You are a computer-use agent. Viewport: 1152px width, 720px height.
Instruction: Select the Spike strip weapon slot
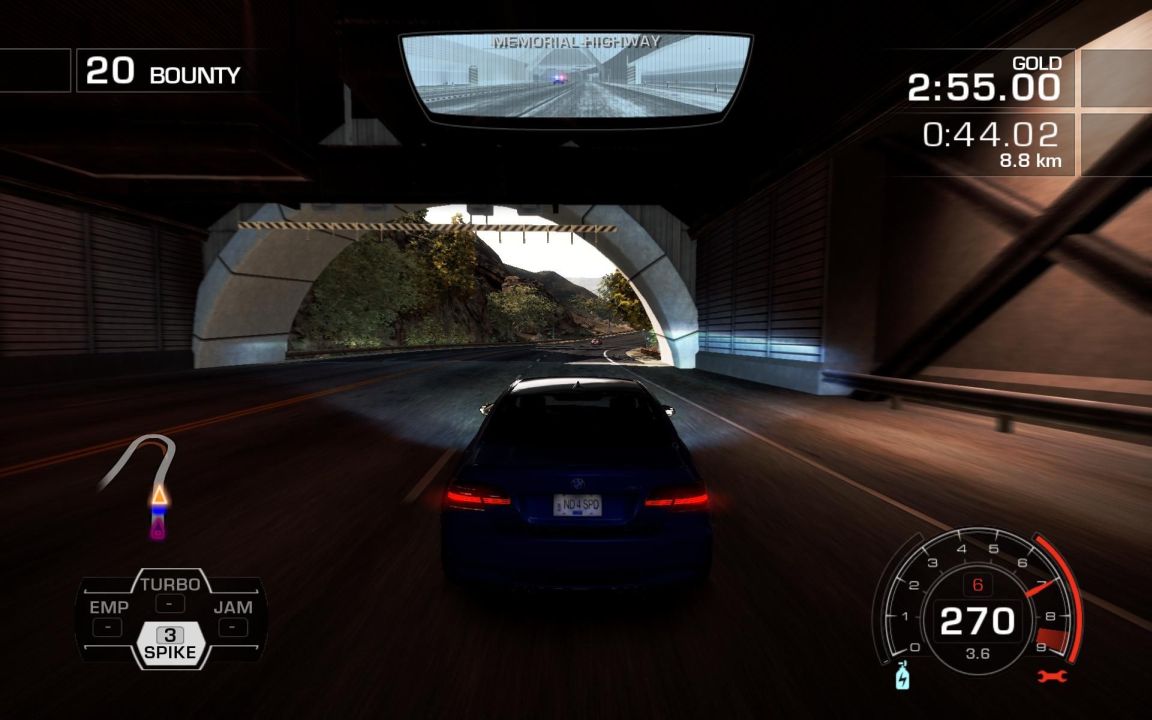tap(170, 645)
